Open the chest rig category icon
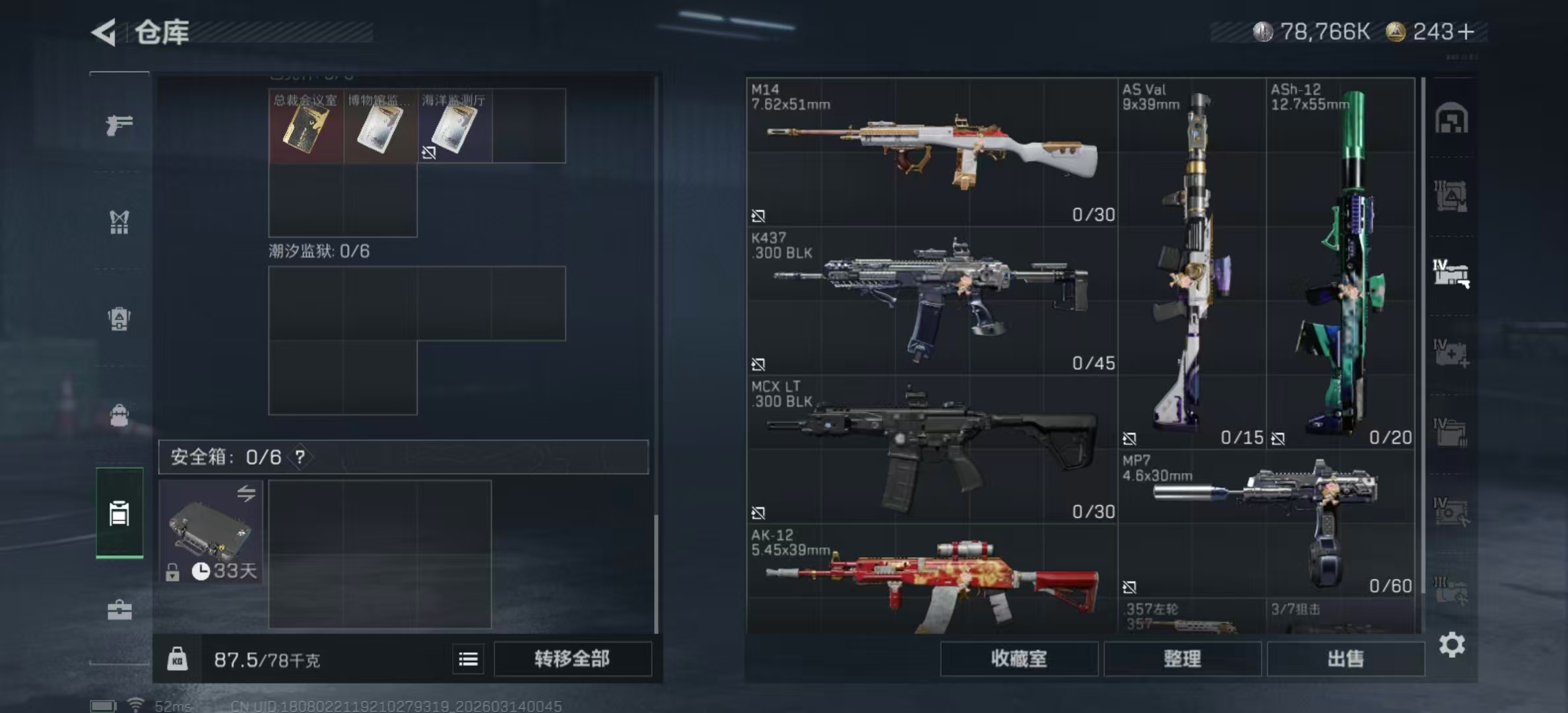This screenshot has width=1568, height=713. click(x=119, y=223)
